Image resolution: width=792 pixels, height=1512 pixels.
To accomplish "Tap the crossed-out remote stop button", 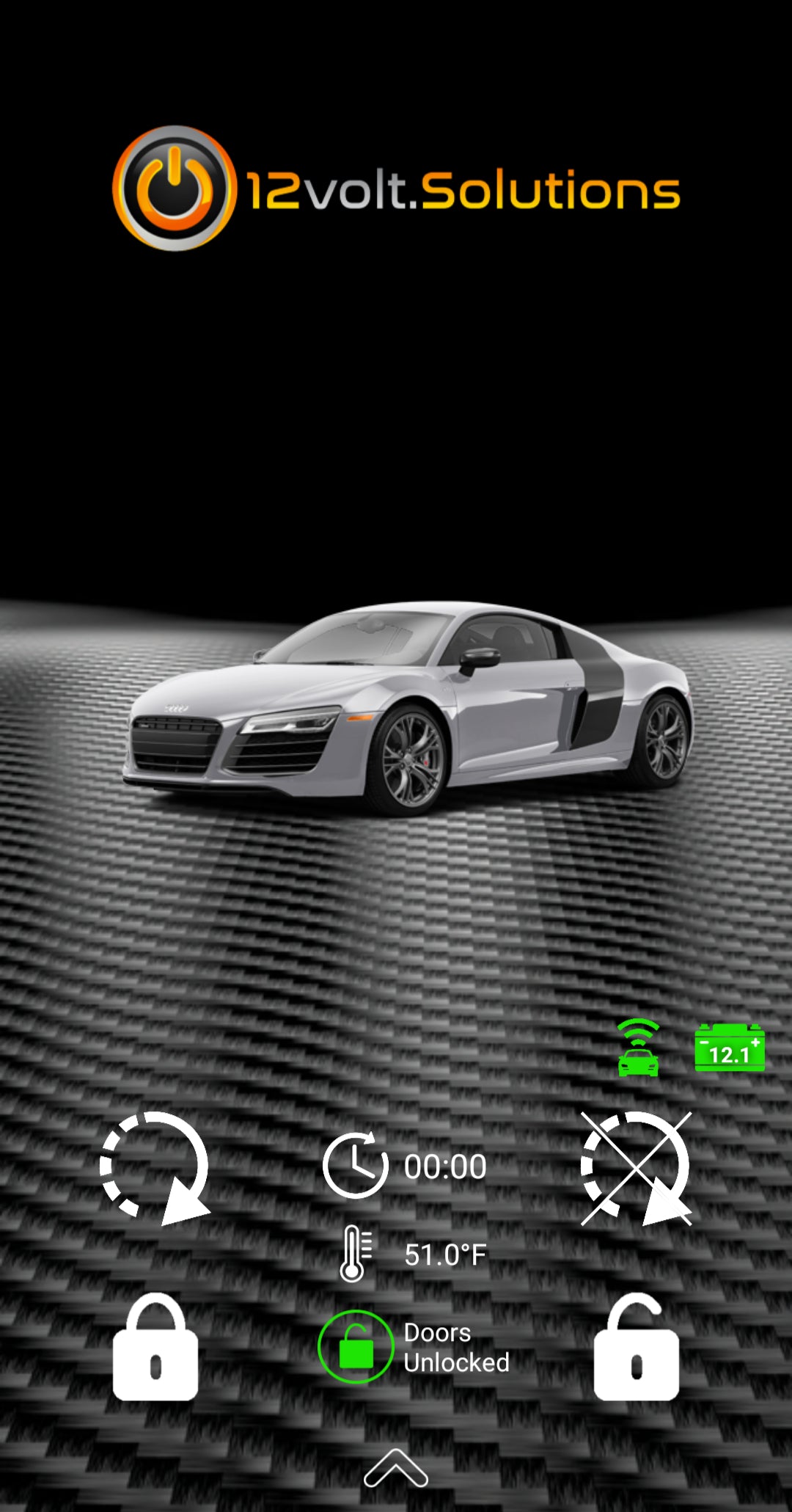I will tap(636, 1166).
